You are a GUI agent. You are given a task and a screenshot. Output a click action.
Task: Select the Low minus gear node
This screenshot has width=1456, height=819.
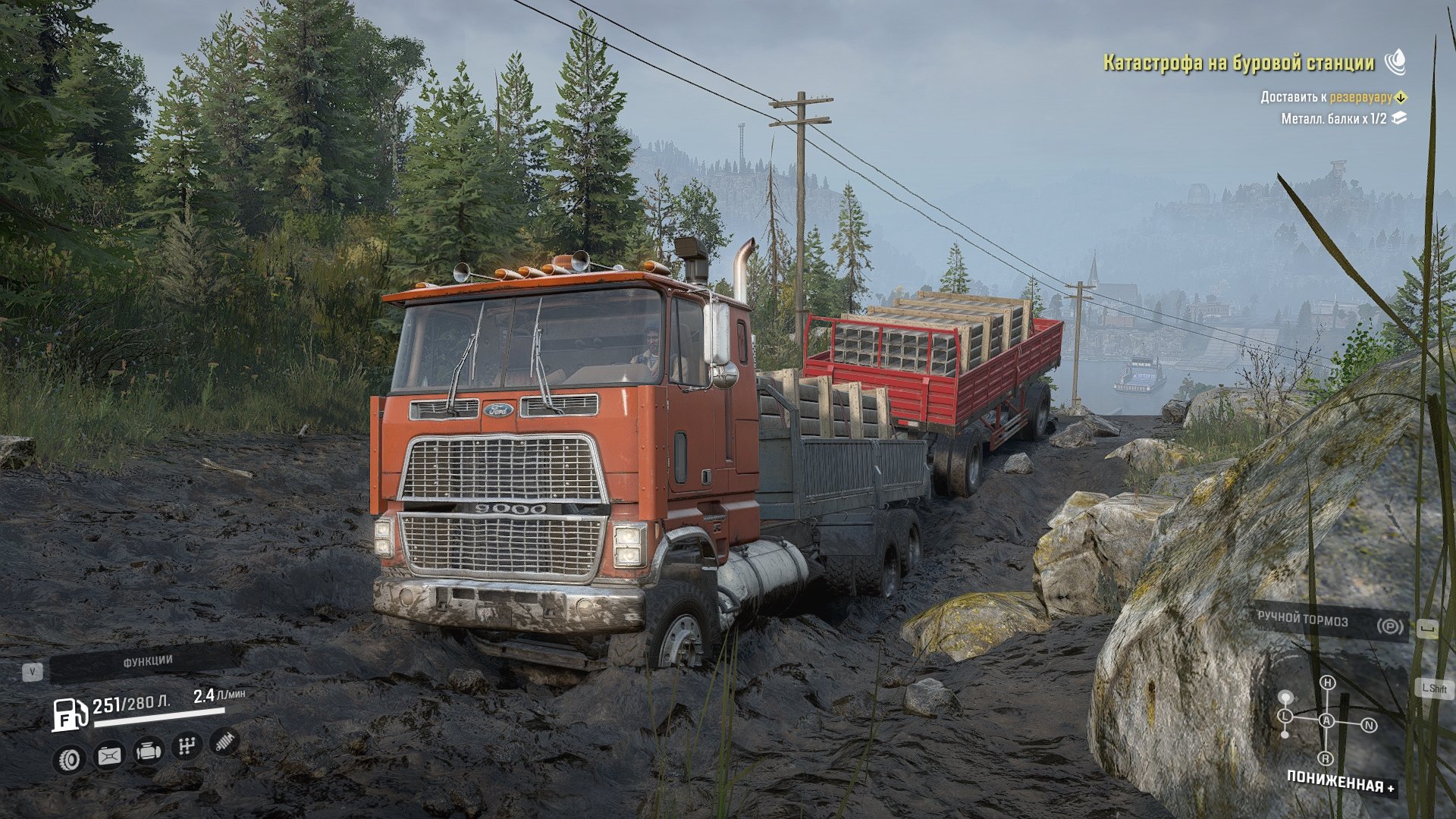pyautogui.click(x=1285, y=734)
